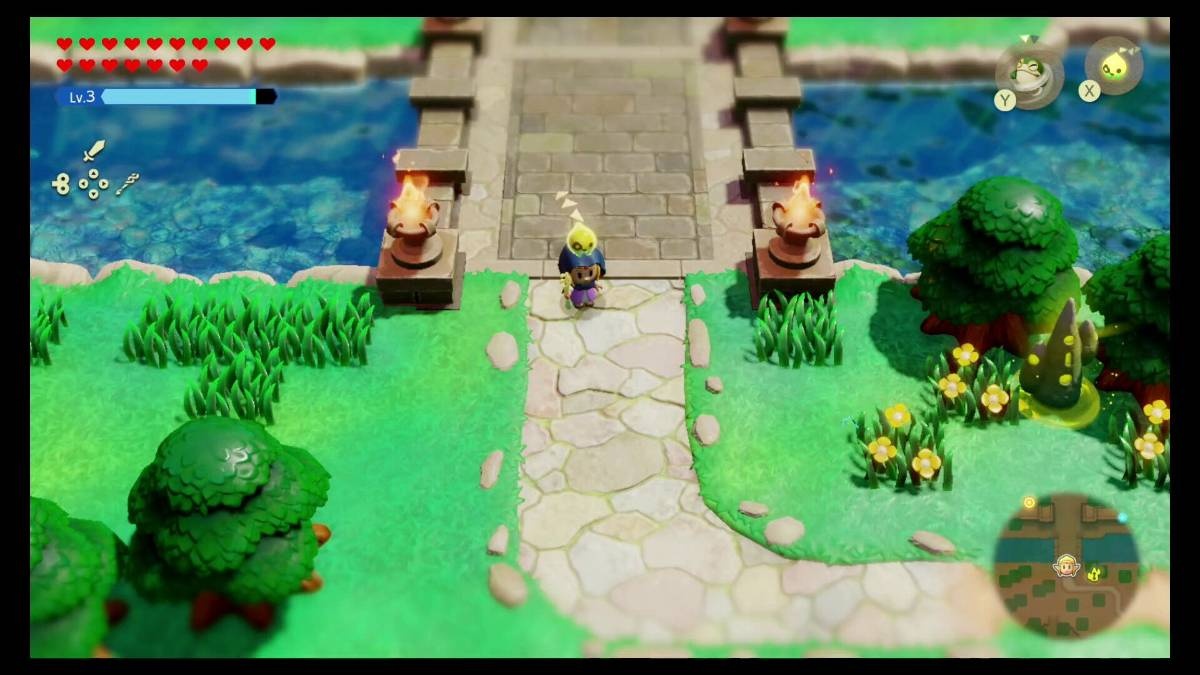Click Zelda's face marker on the minimap
Image resolution: width=1200 pixels, height=675 pixels.
point(1066,566)
